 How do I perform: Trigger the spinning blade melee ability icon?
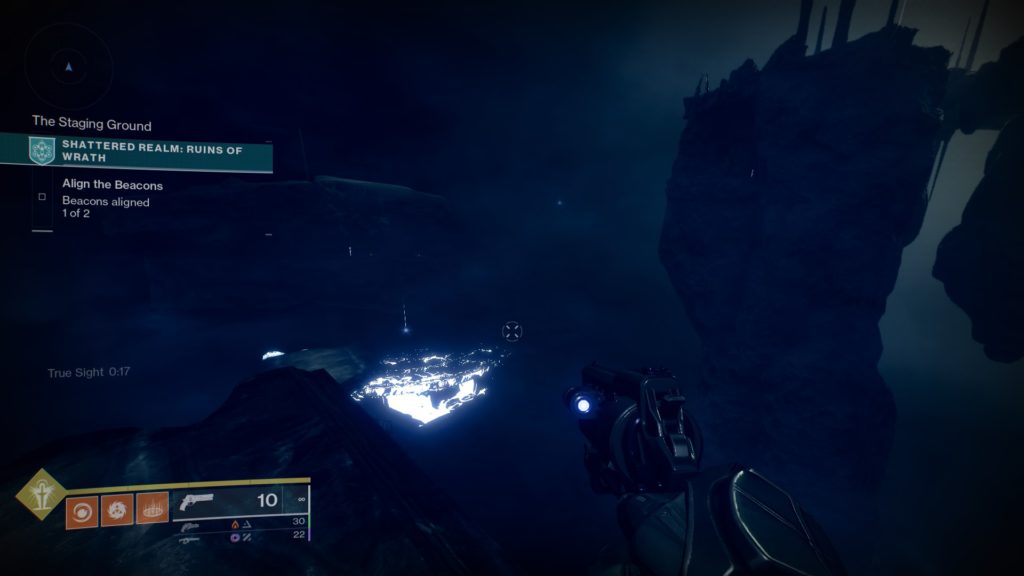click(x=116, y=510)
